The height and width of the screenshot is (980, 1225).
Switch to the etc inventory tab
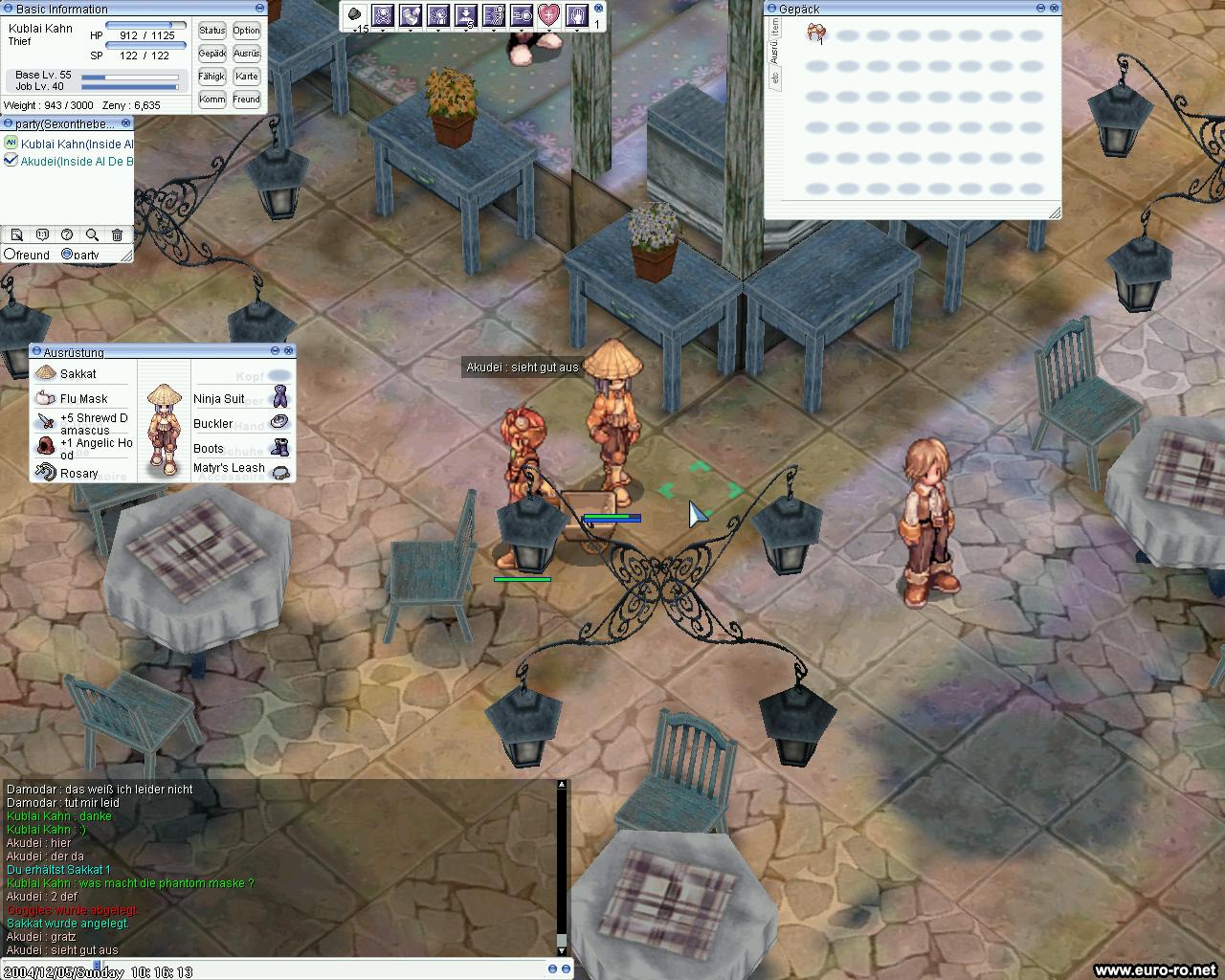[774, 78]
